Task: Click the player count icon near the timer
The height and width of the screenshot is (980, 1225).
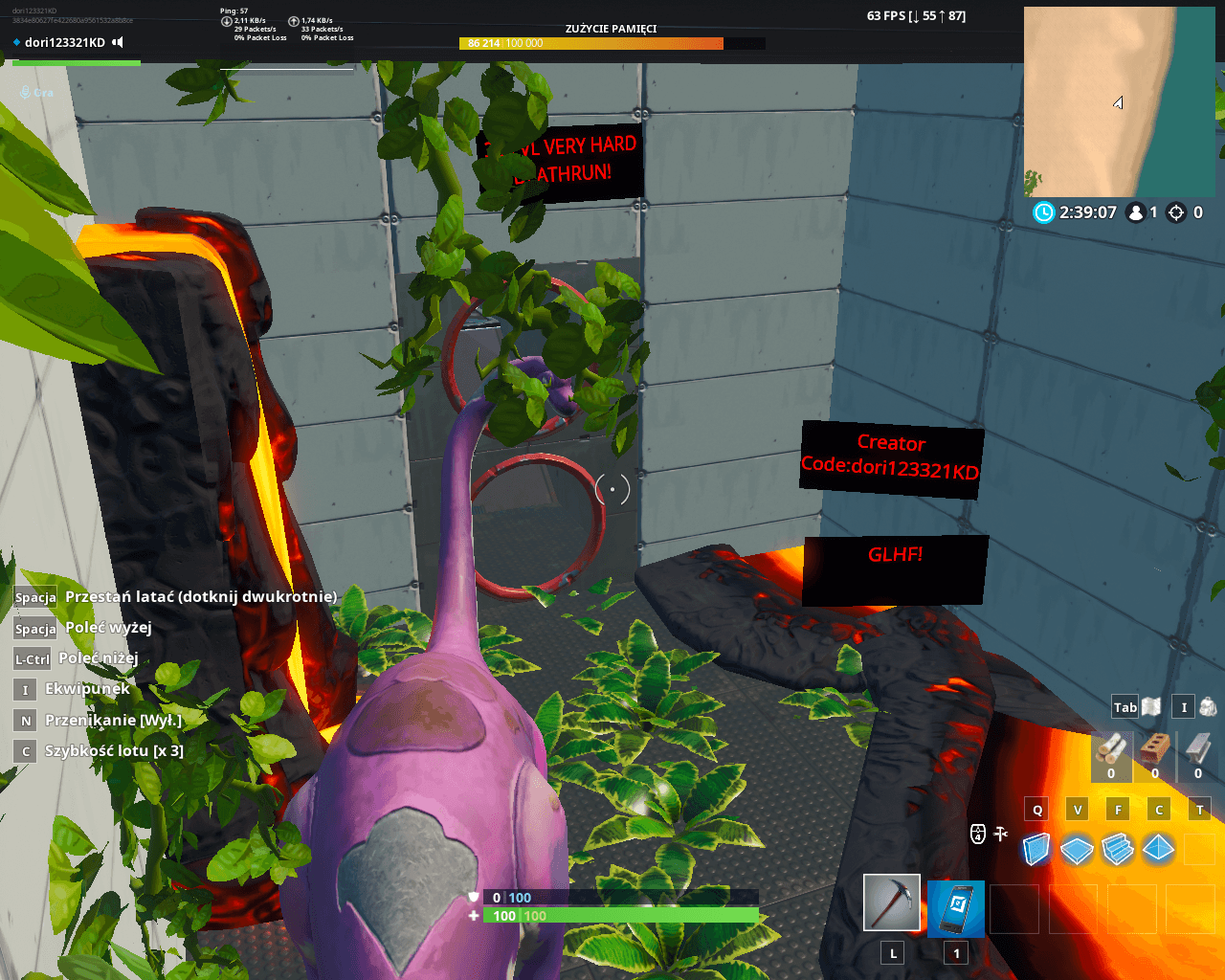Action: 1137,212
